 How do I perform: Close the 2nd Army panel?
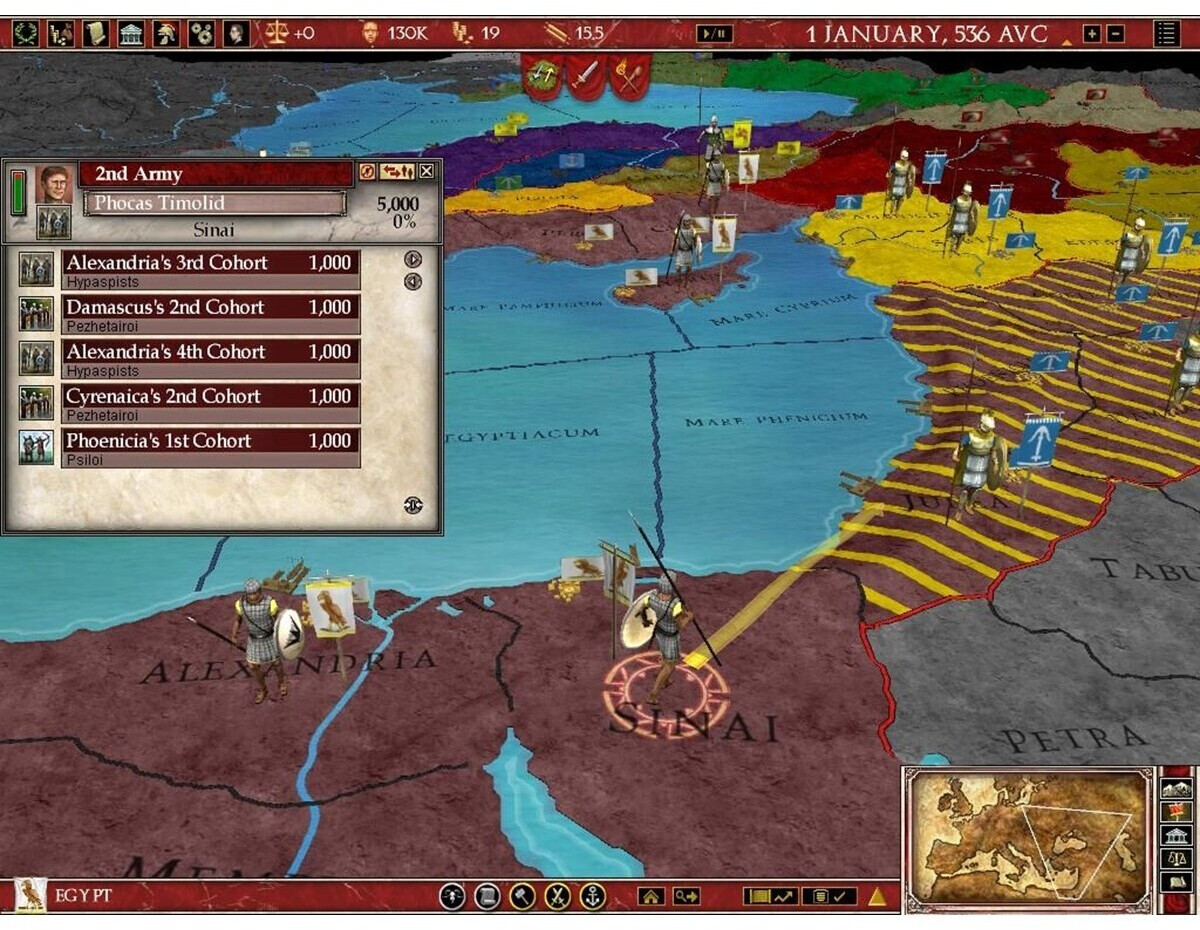(427, 172)
